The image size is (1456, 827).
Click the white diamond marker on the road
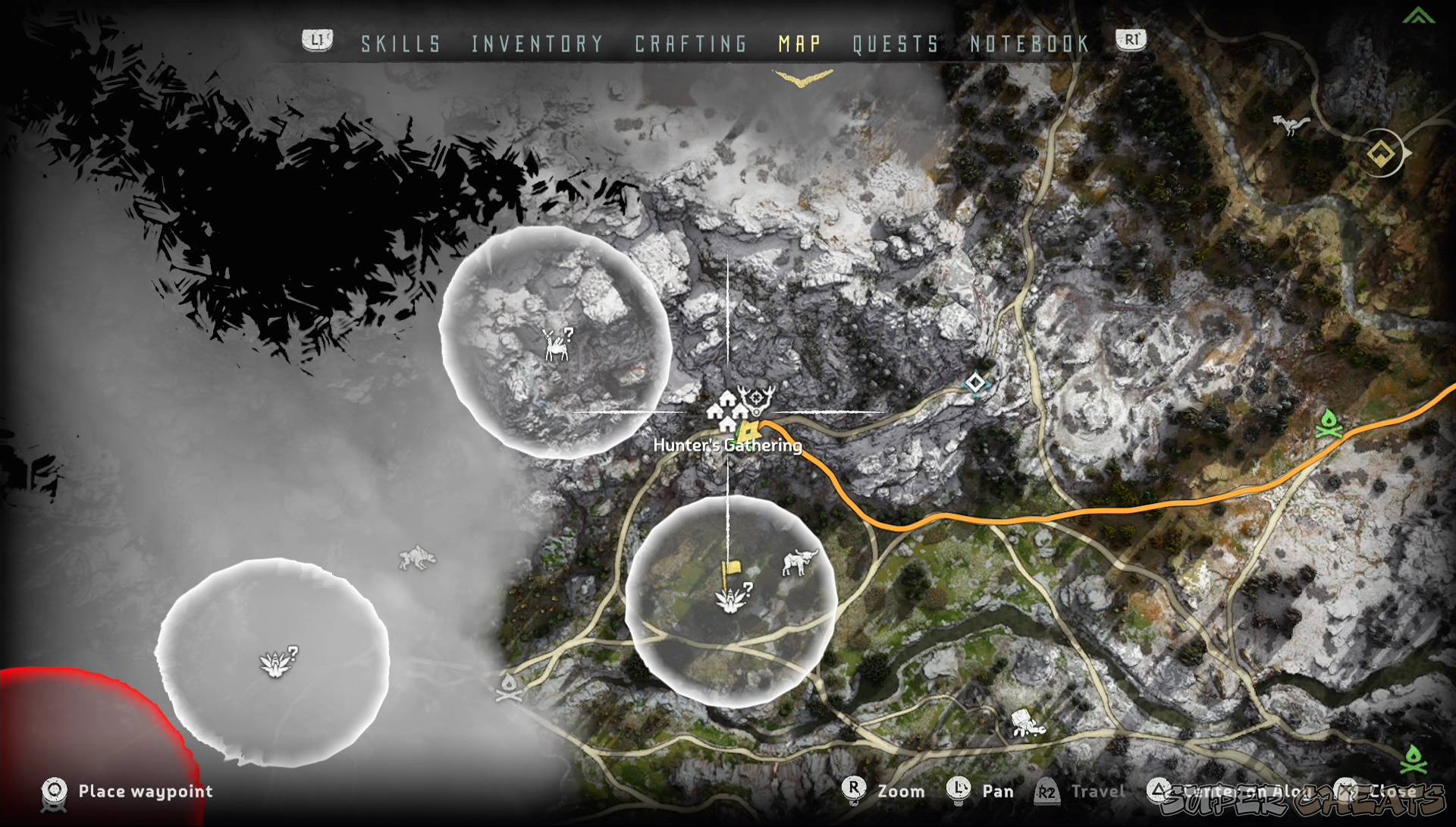(975, 382)
